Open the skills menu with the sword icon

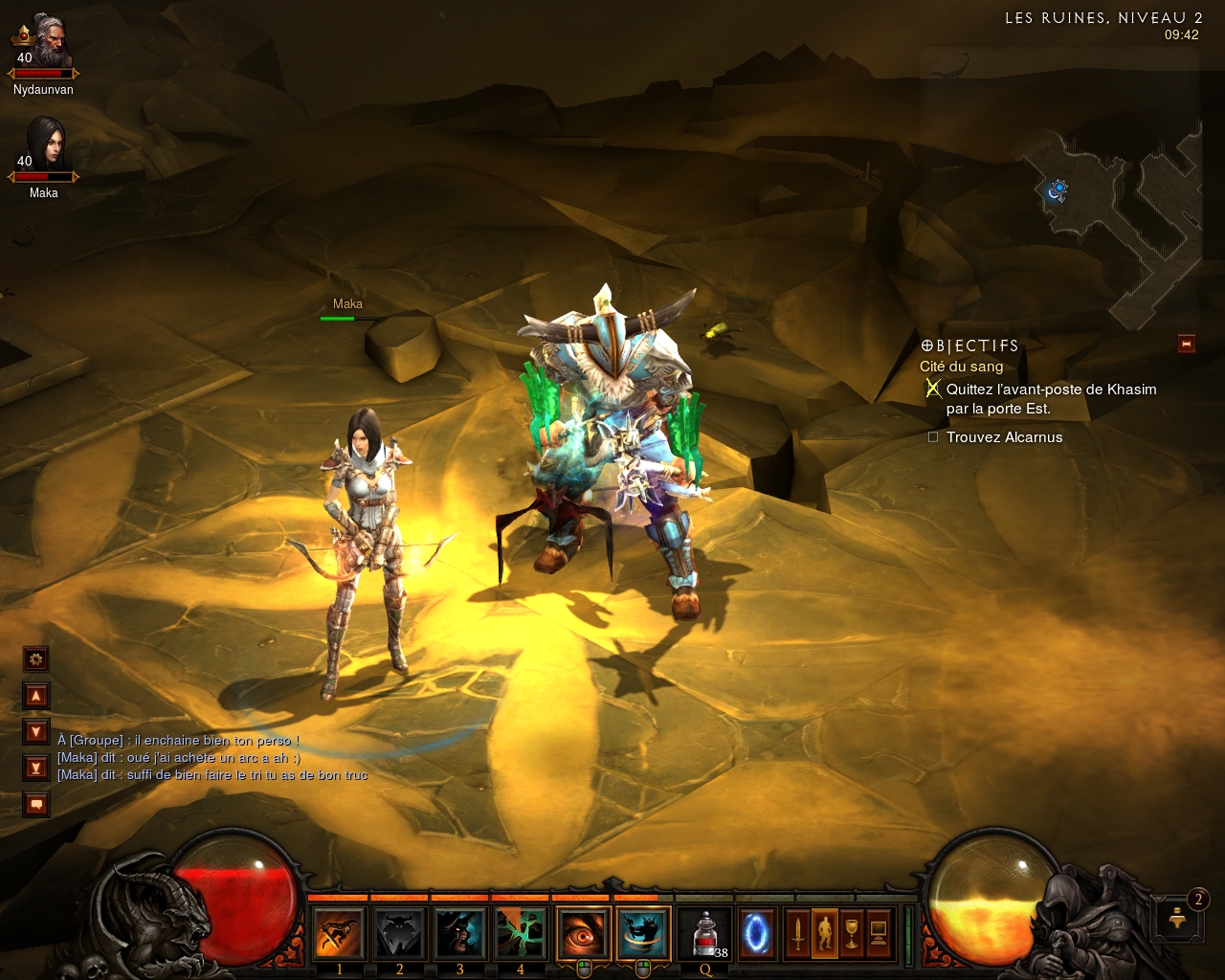797,933
